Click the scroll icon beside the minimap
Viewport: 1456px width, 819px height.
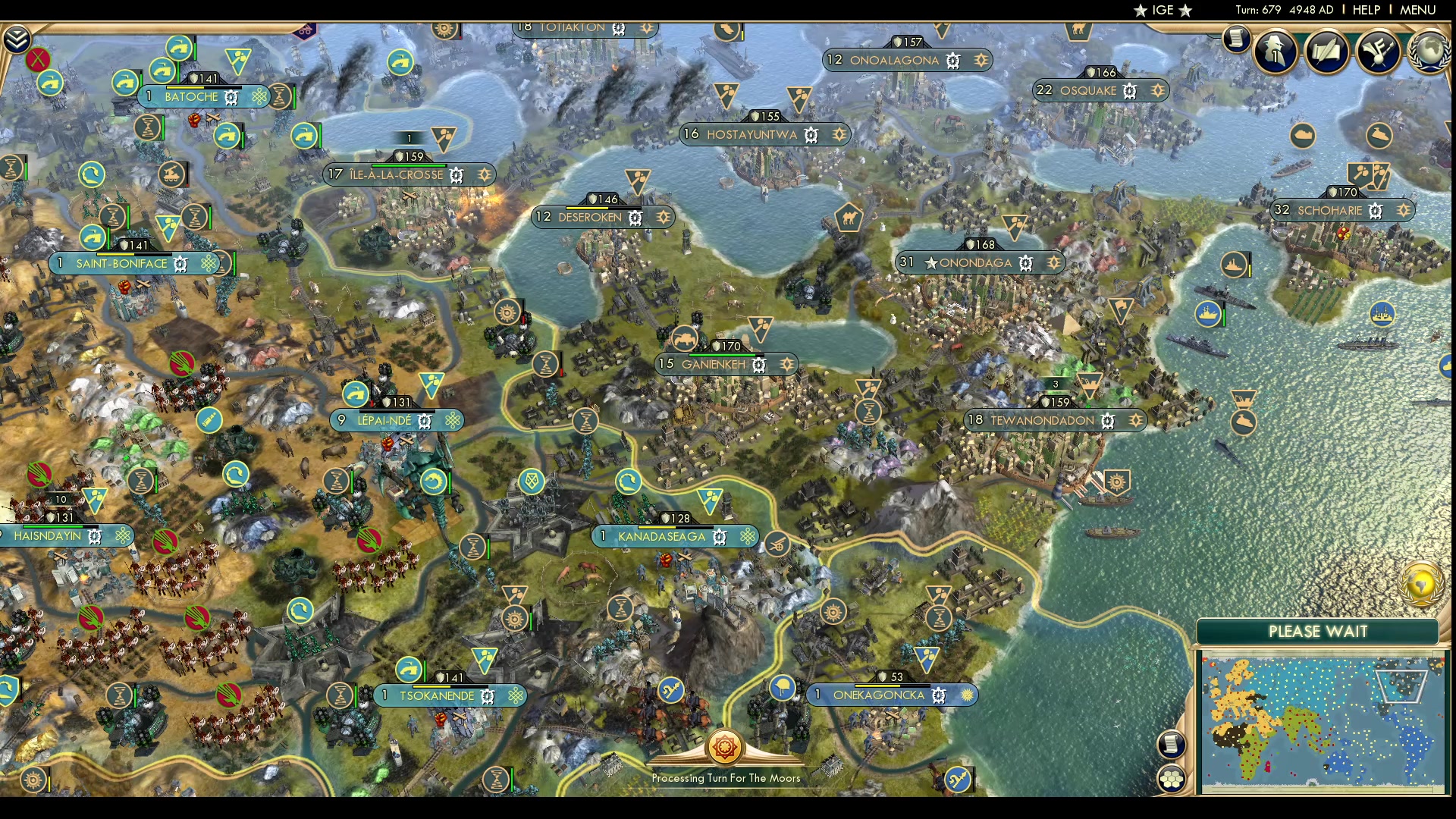pyautogui.click(x=1172, y=745)
